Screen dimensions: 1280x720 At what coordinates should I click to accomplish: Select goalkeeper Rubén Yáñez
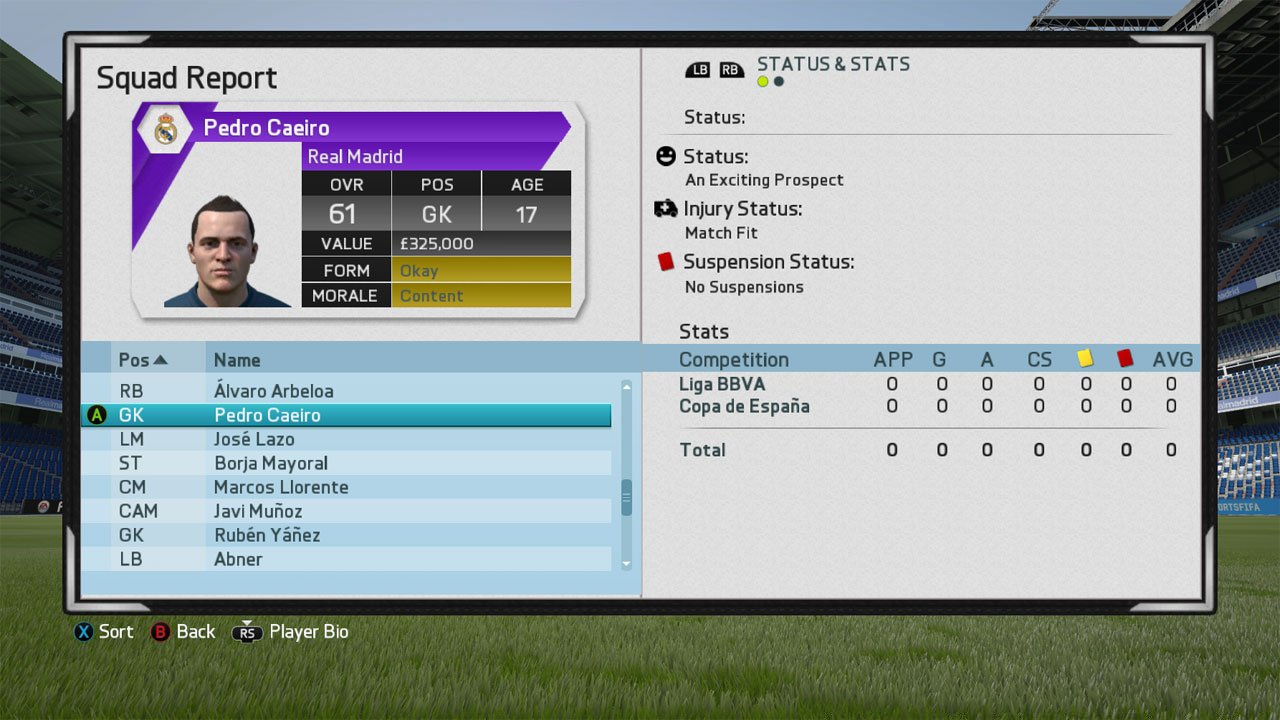(x=267, y=535)
